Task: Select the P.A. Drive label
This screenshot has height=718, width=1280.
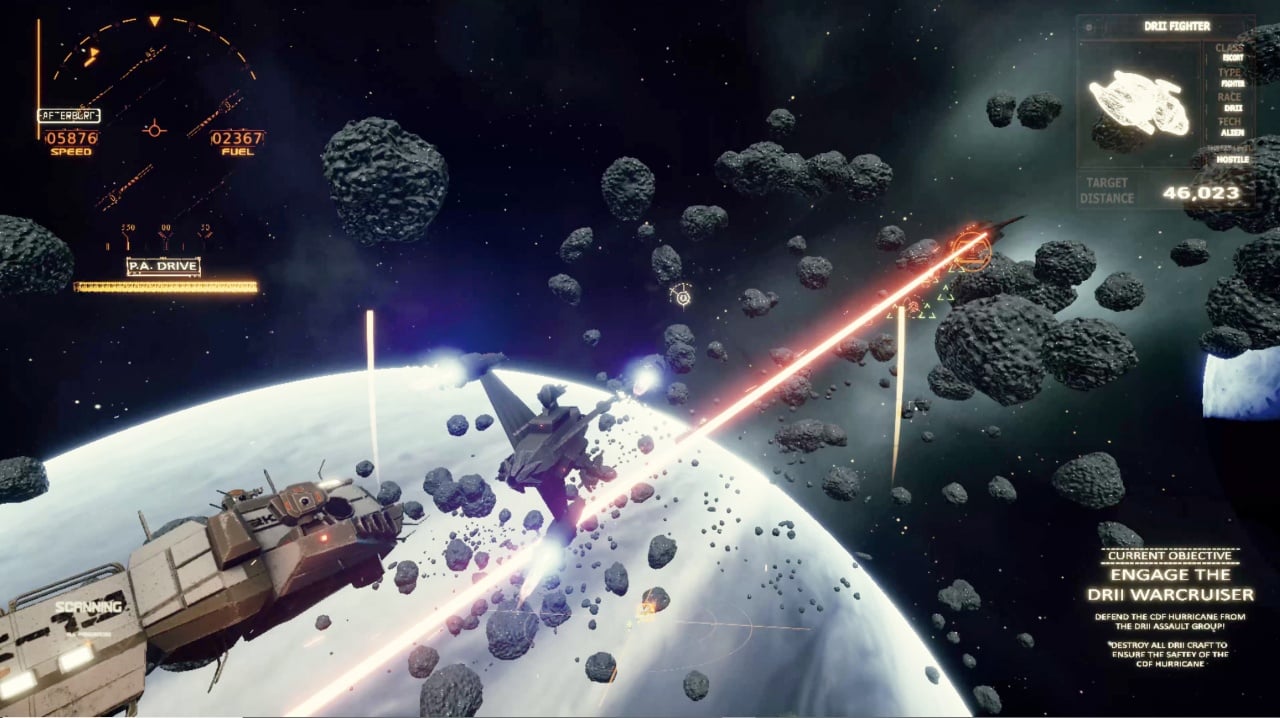Action: point(163,267)
